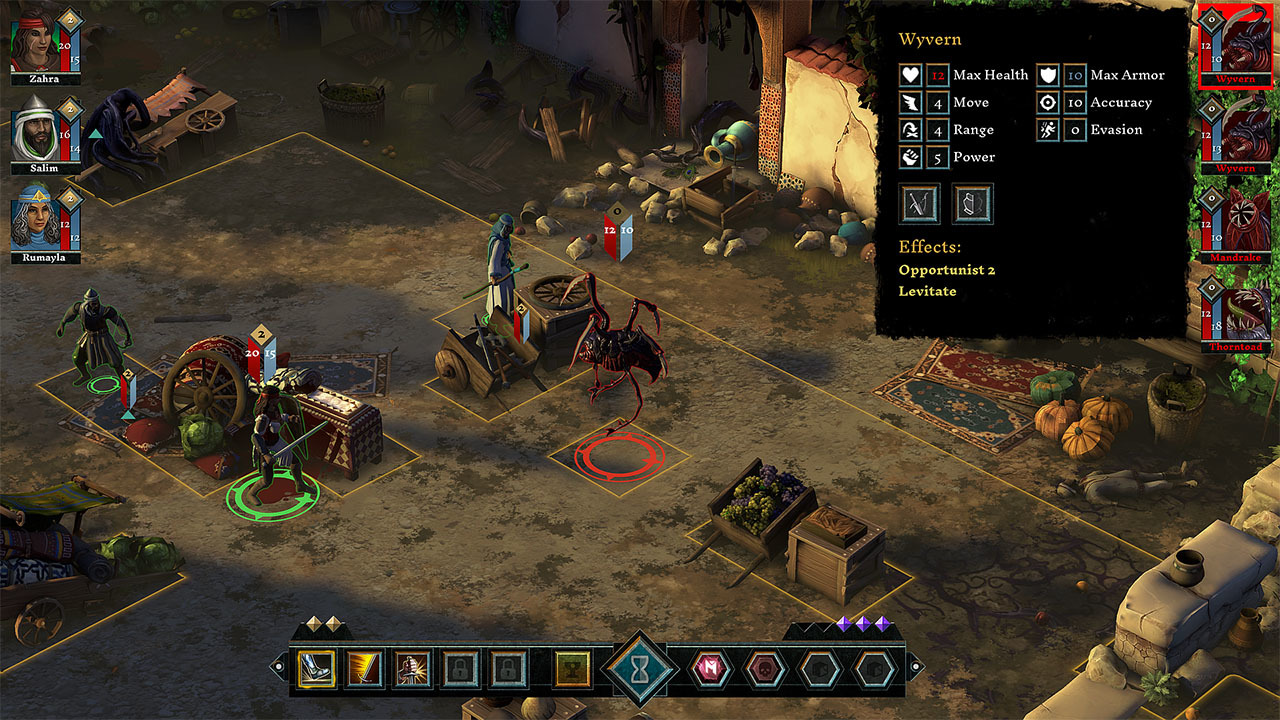
Task: Activate the punching fist strike ability
Action: (x=410, y=670)
